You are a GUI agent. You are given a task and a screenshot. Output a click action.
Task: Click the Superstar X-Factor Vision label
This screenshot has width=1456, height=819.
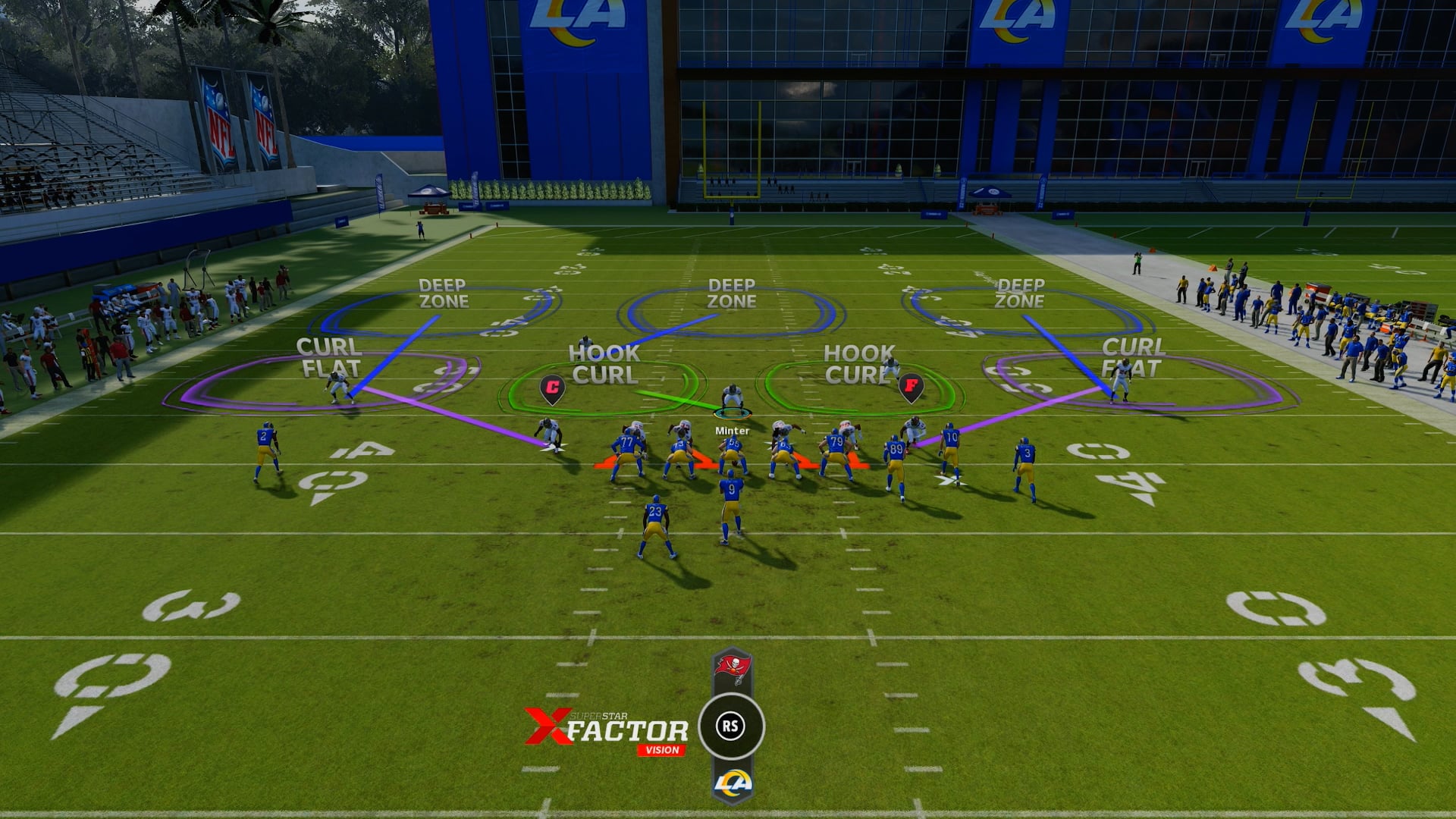[607, 732]
